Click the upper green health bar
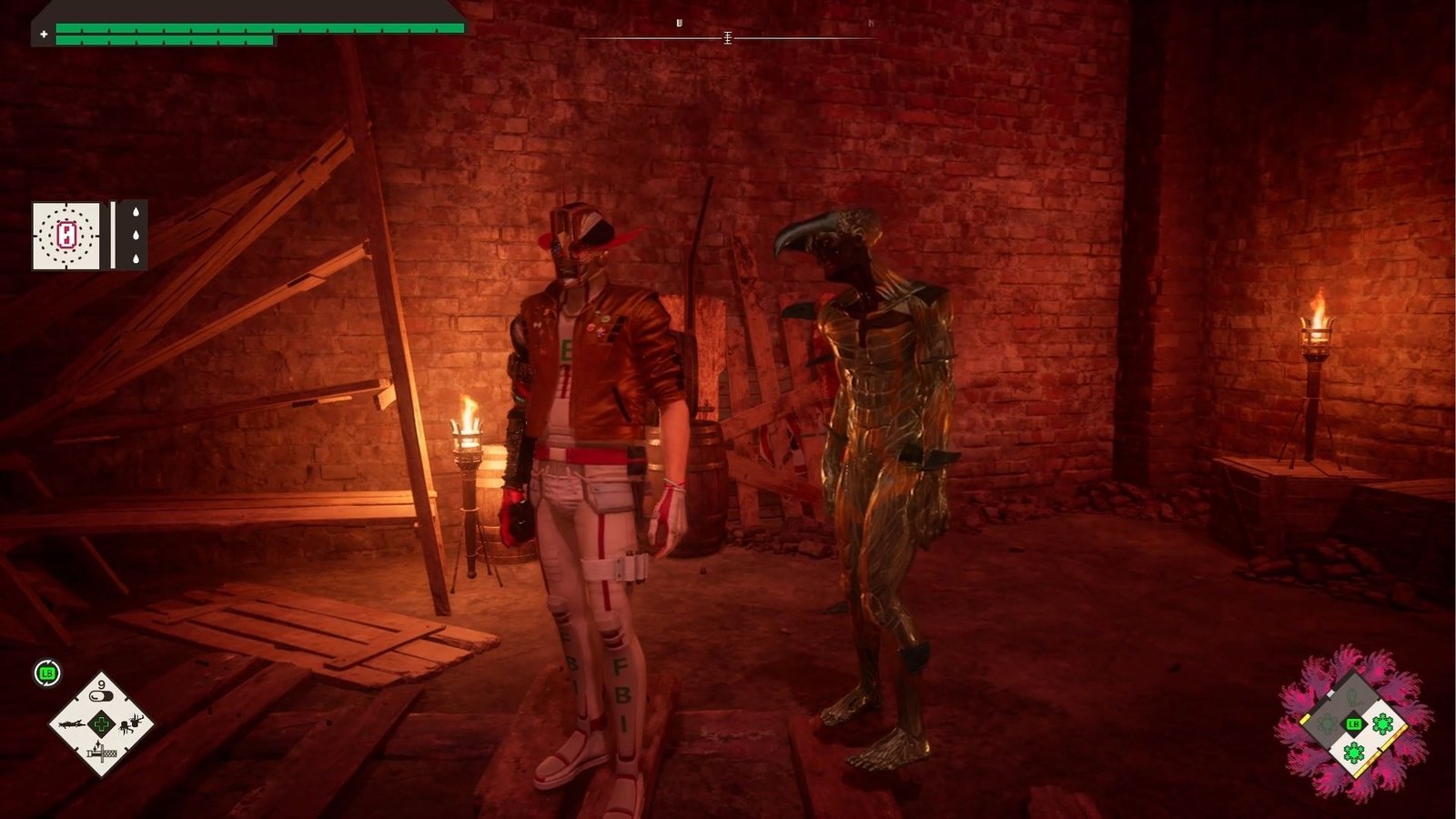 255,28
